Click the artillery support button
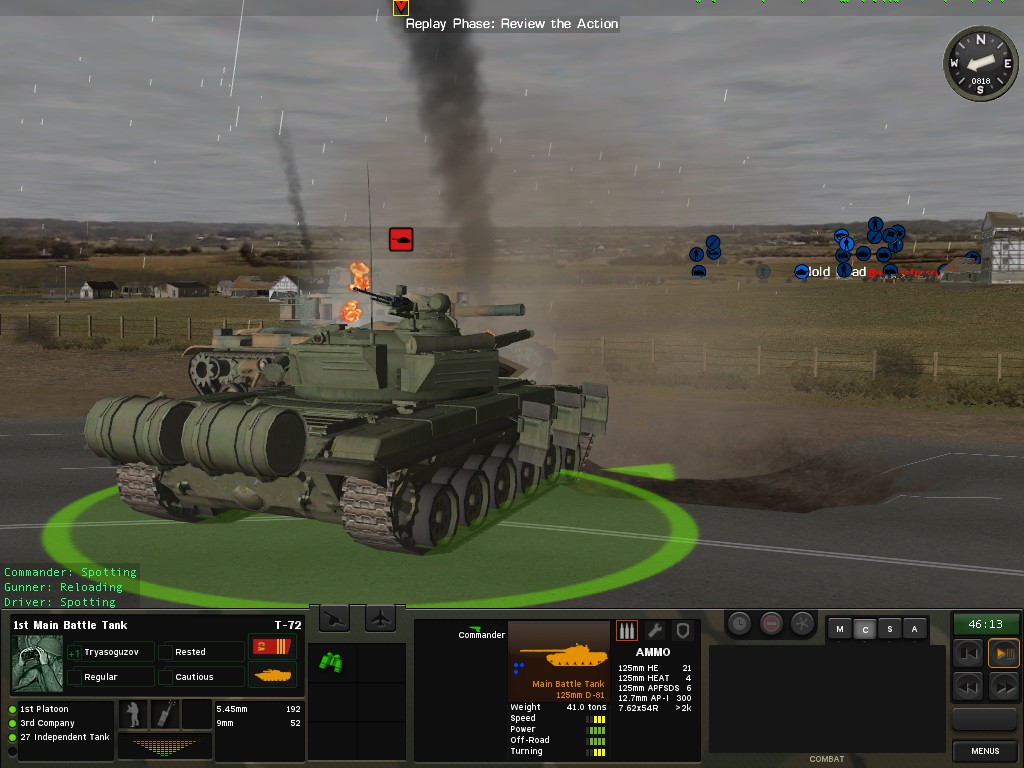Image resolution: width=1024 pixels, height=768 pixels. click(x=335, y=620)
